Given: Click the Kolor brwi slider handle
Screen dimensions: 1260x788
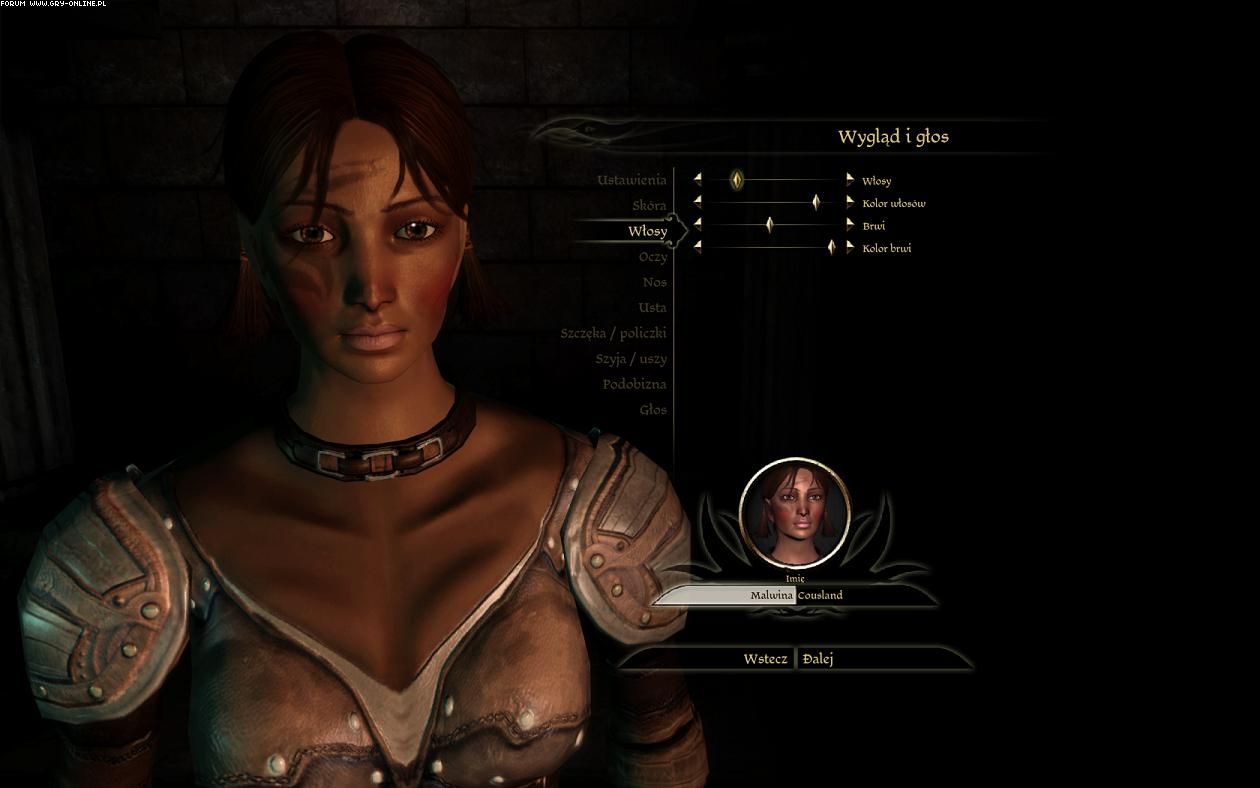Looking at the screenshot, I should click(831, 247).
